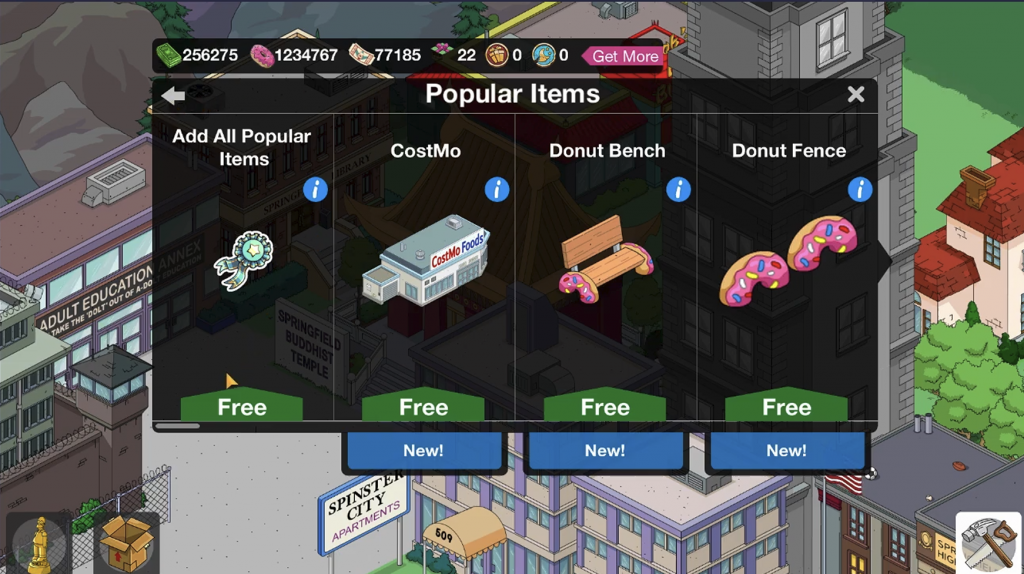
Task: Close the Popular Items panel
Action: click(x=856, y=94)
